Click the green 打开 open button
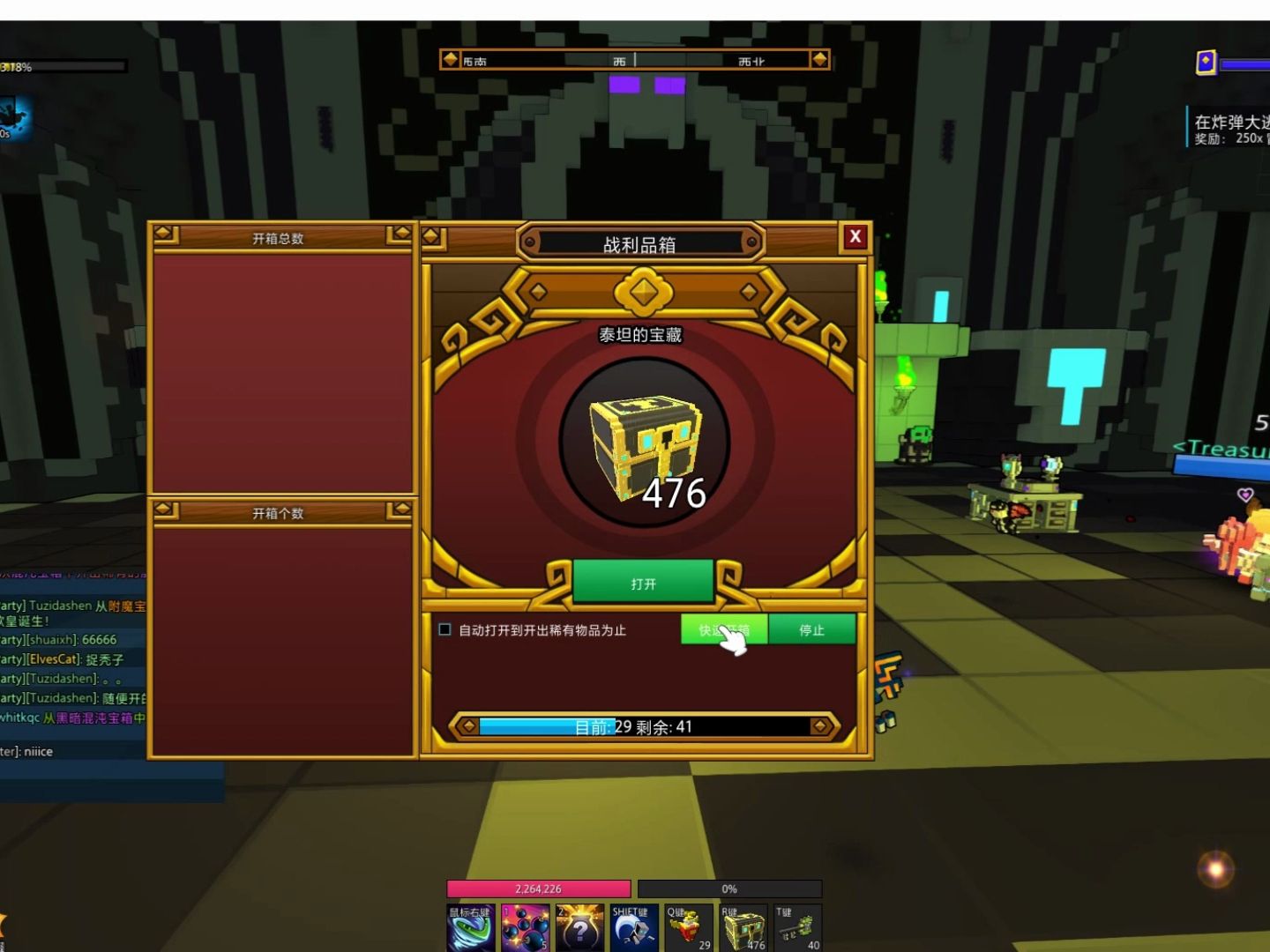This screenshot has width=1270, height=952. click(643, 584)
